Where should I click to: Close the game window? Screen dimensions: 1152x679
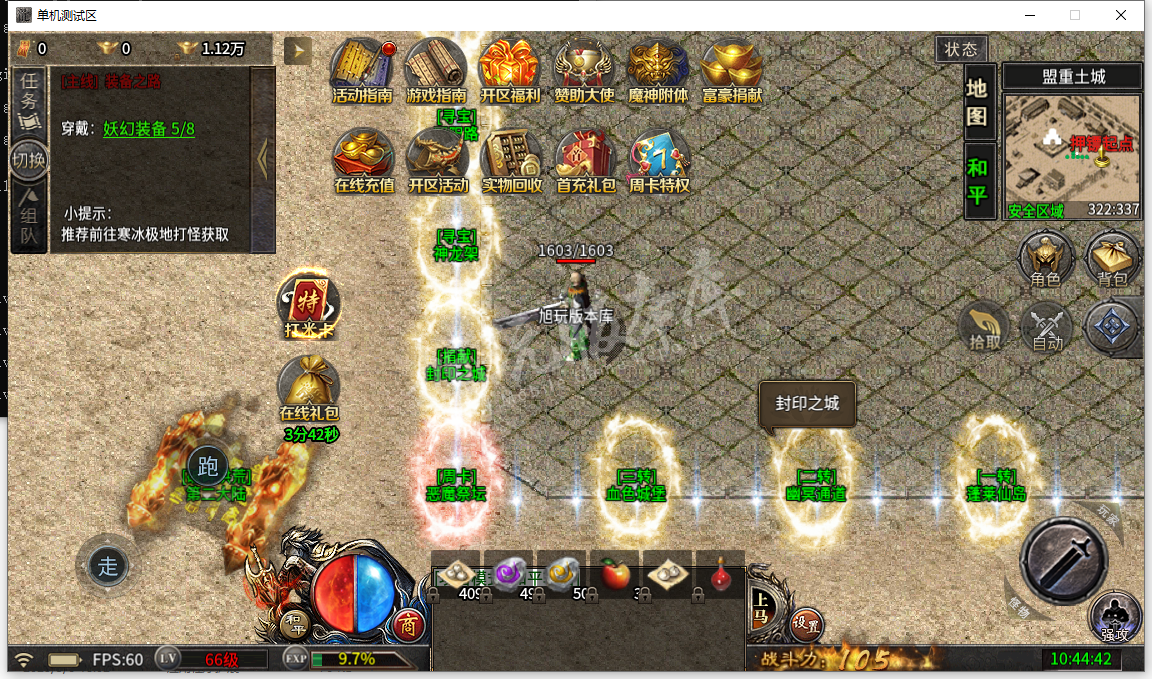(x=1121, y=15)
